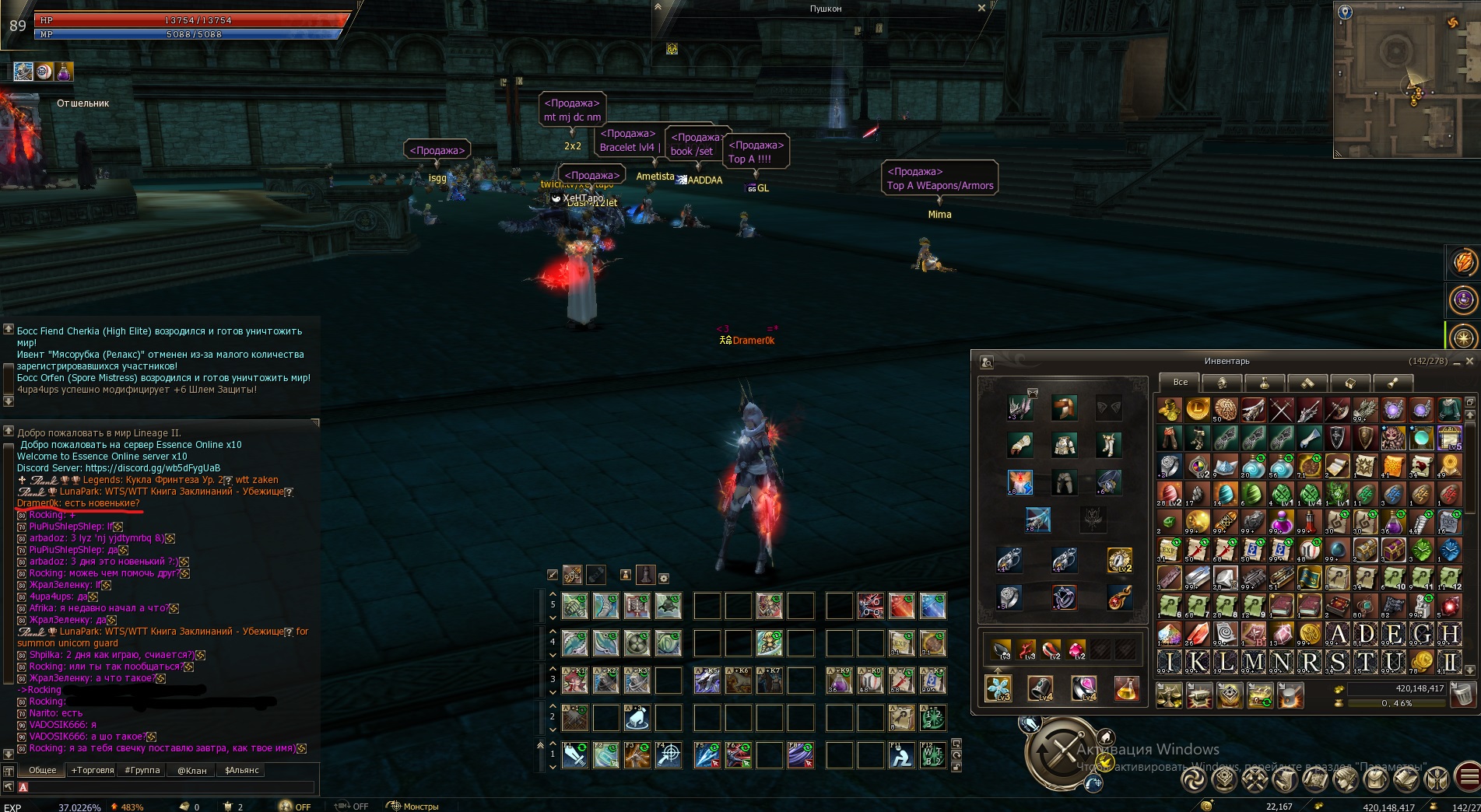1481x812 pixels.
Task: Select the equipped chest armor slot
Action: click(1064, 445)
